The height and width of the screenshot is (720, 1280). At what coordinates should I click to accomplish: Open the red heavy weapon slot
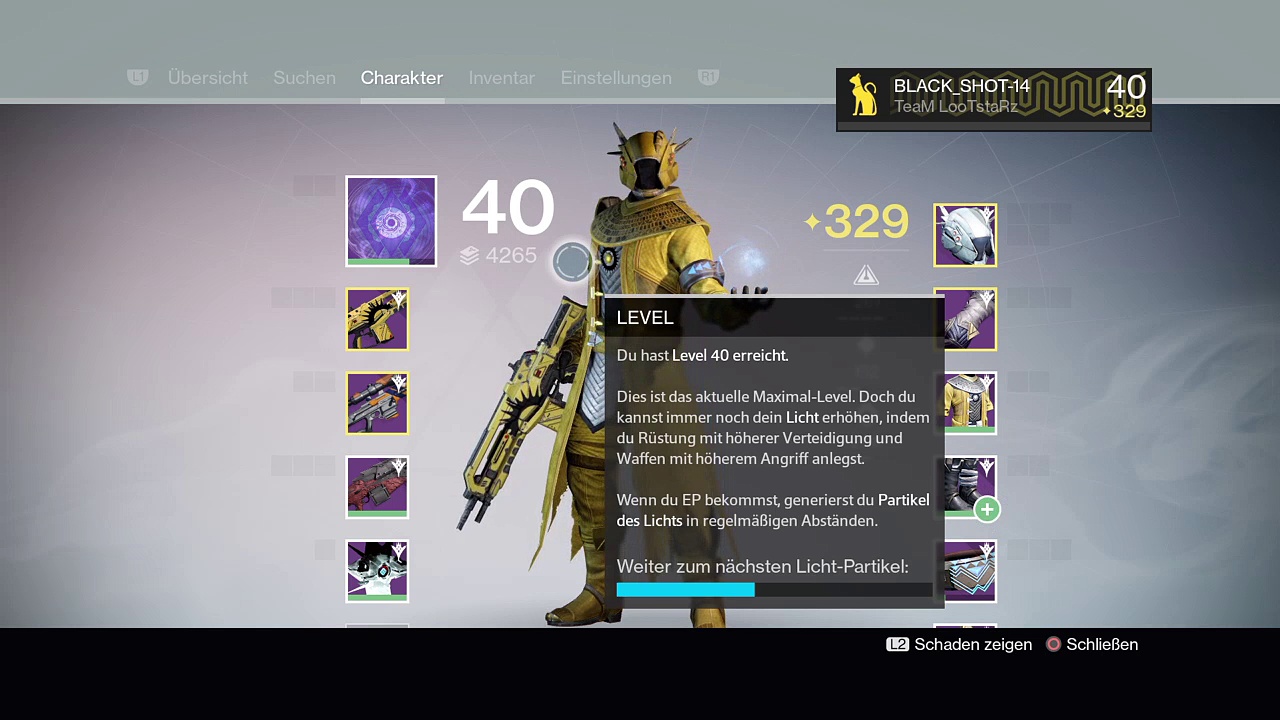(377, 487)
